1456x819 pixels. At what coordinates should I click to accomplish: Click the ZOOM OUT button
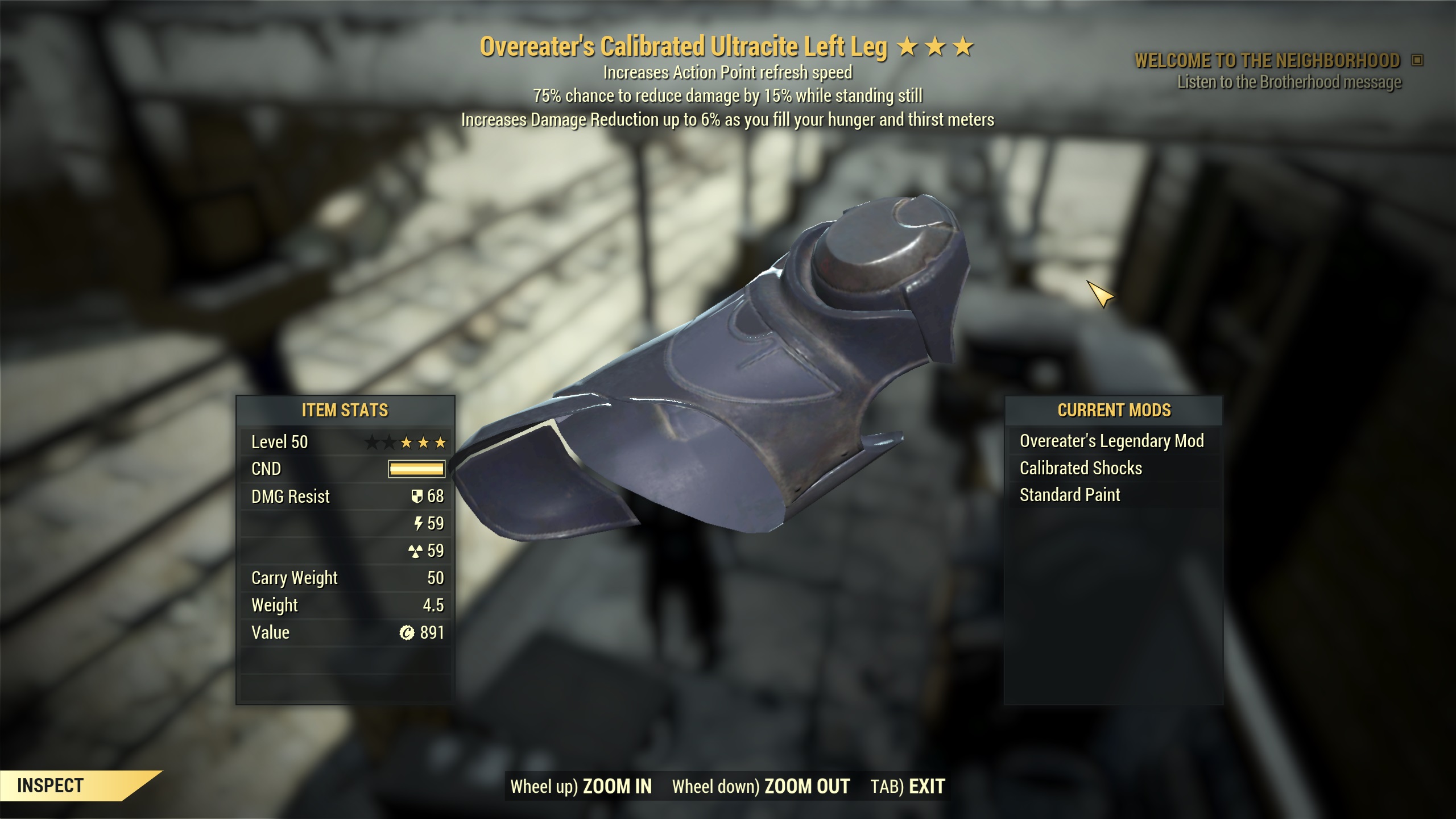click(806, 786)
